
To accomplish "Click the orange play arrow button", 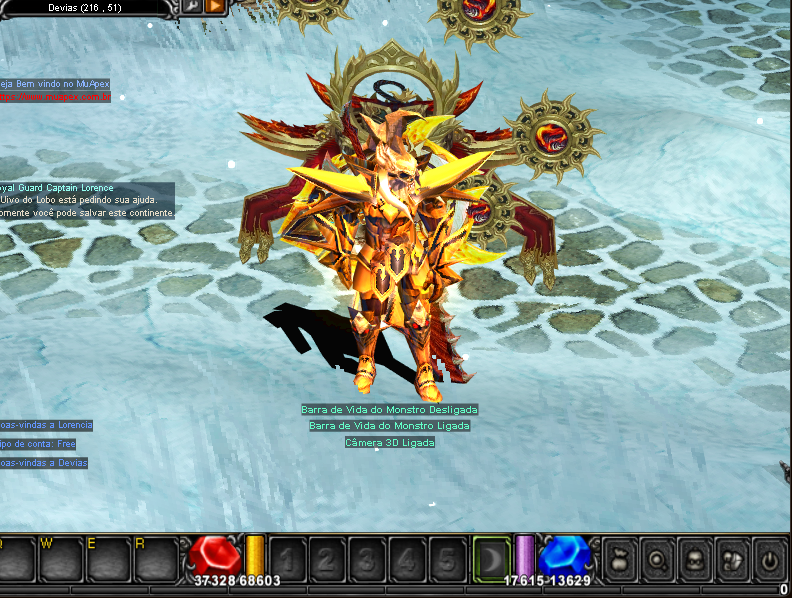I will [214, 6].
